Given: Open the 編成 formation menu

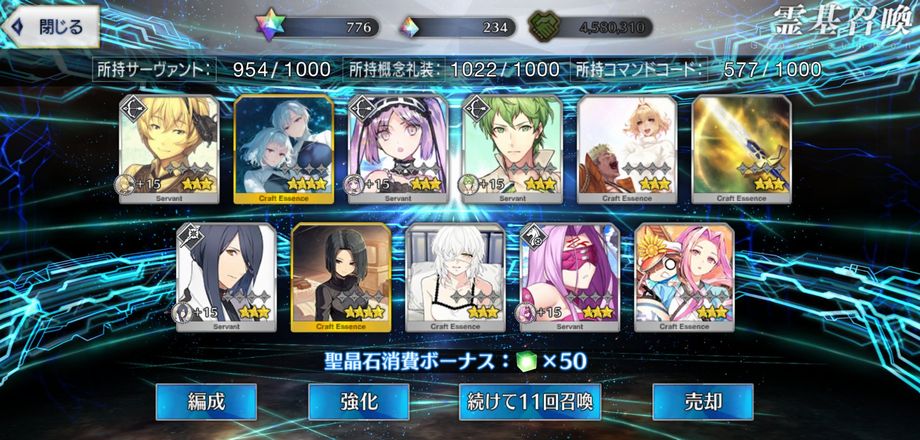Looking at the screenshot, I should pos(206,402).
